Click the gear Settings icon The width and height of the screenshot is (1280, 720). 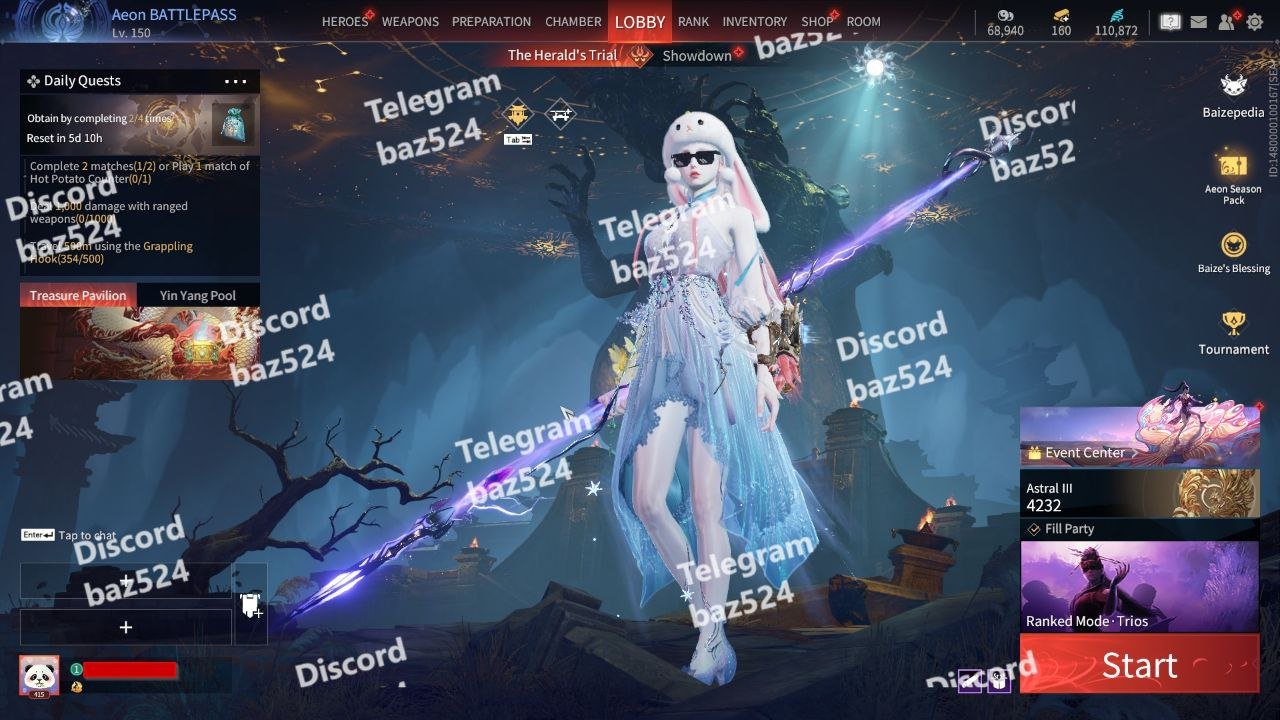click(1254, 21)
